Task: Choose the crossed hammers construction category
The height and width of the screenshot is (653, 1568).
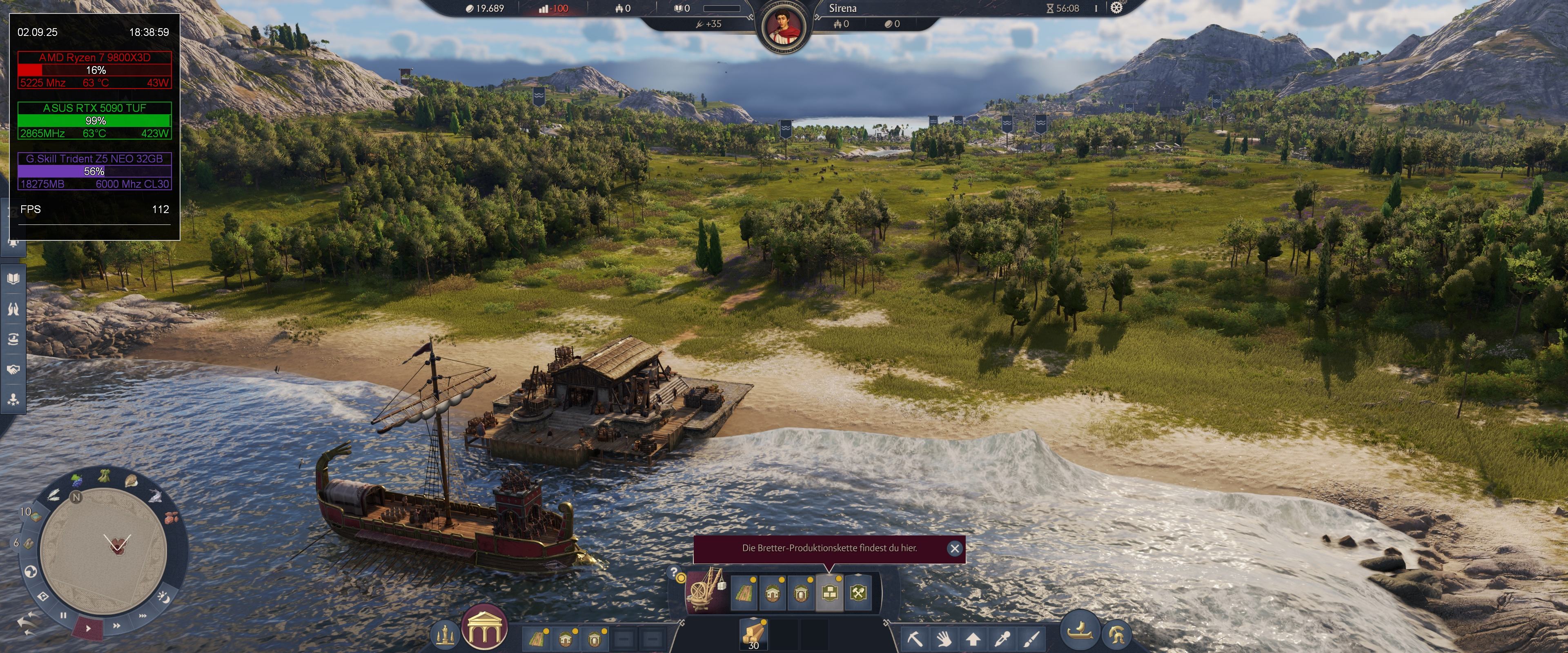Action: click(x=858, y=593)
